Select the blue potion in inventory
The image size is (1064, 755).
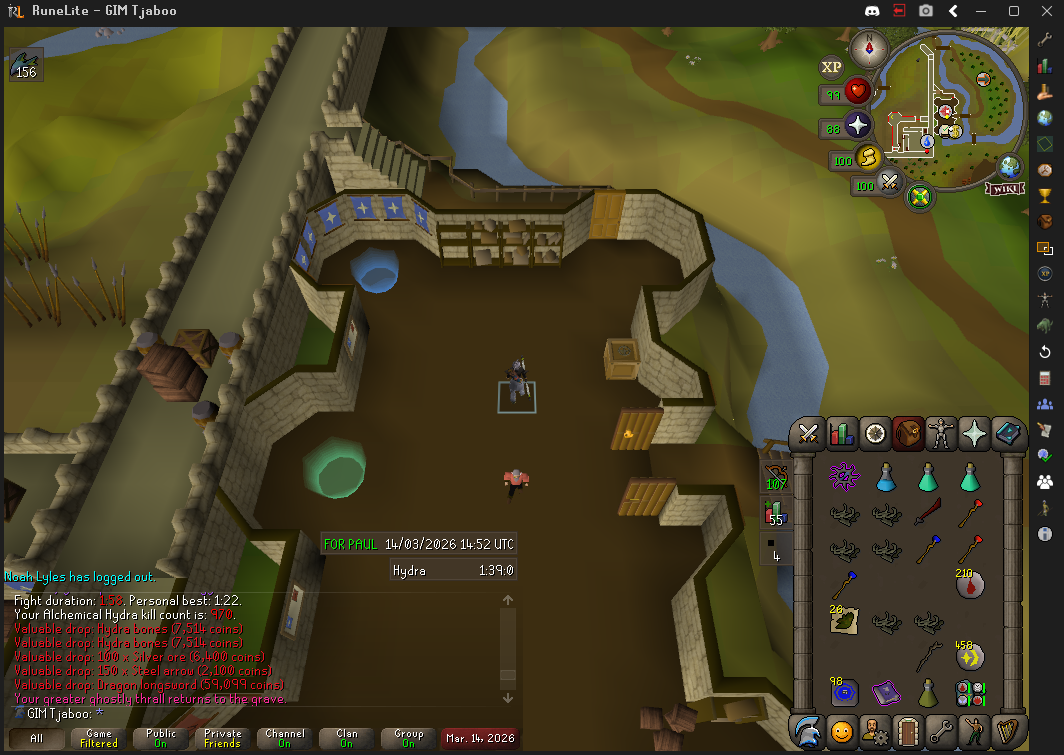pos(885,478)
